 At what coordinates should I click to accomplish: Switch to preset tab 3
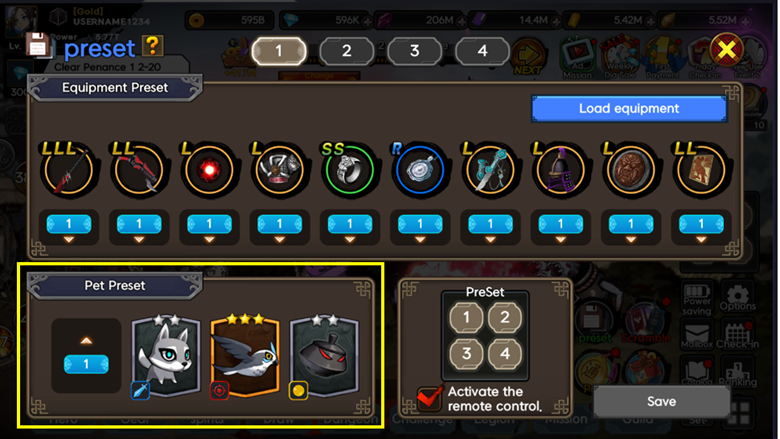pyautogui.click(x=414, y=51)
